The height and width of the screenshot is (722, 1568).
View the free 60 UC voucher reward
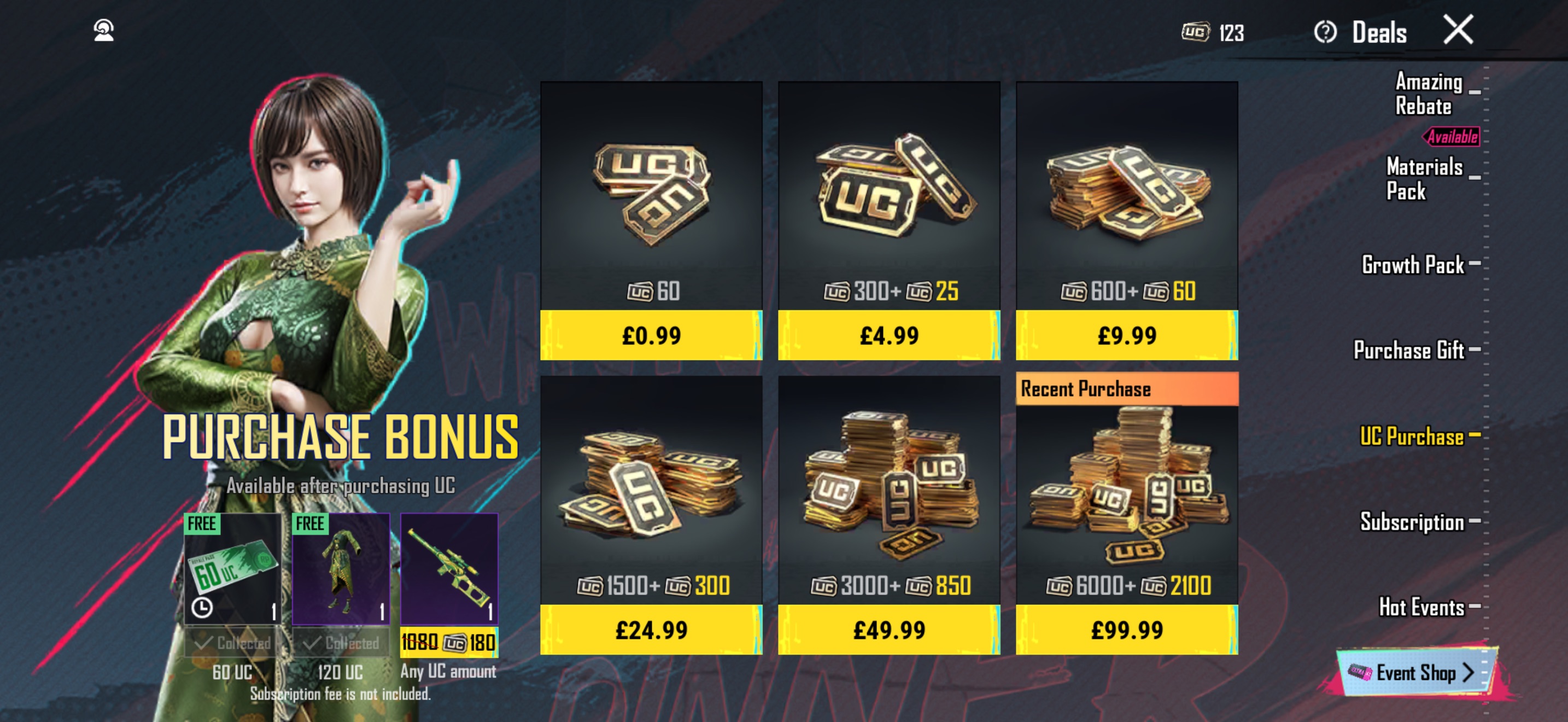pos(232,569)
